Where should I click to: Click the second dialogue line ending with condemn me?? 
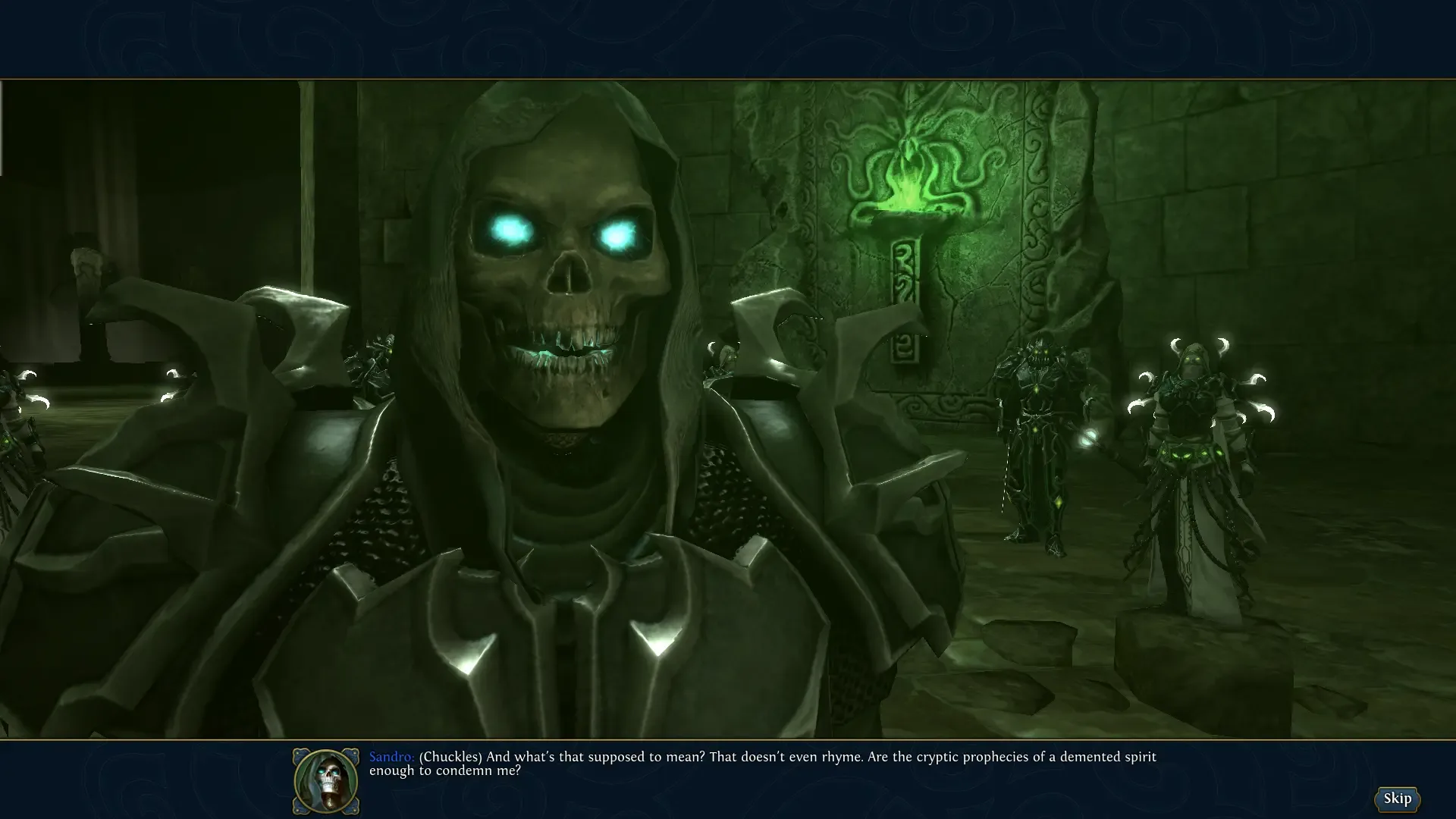pyautogui.click(x=444, y=770)
